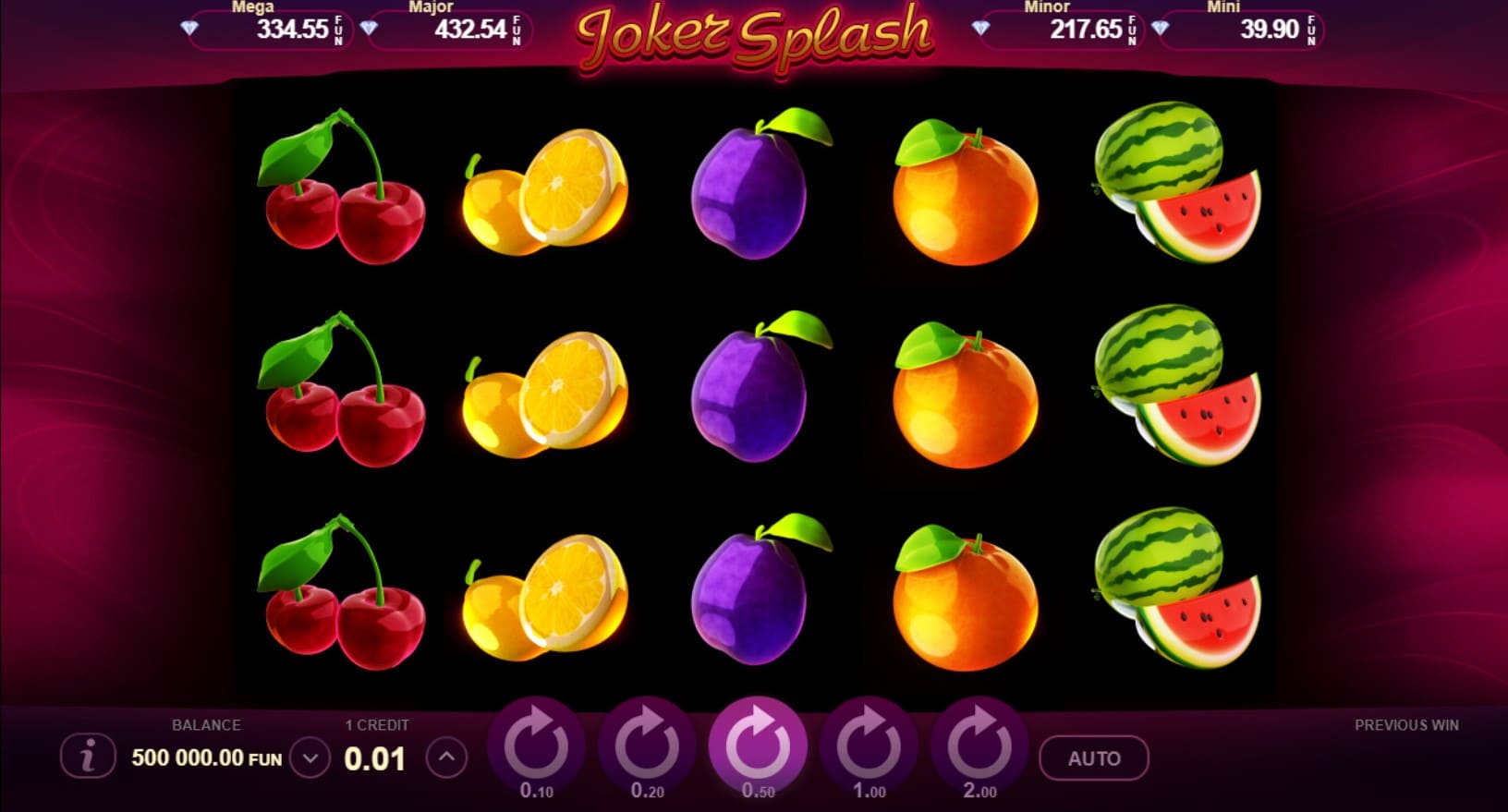Open the game info panel
The image size is (1508, 812).
click(x=88, y=757)
